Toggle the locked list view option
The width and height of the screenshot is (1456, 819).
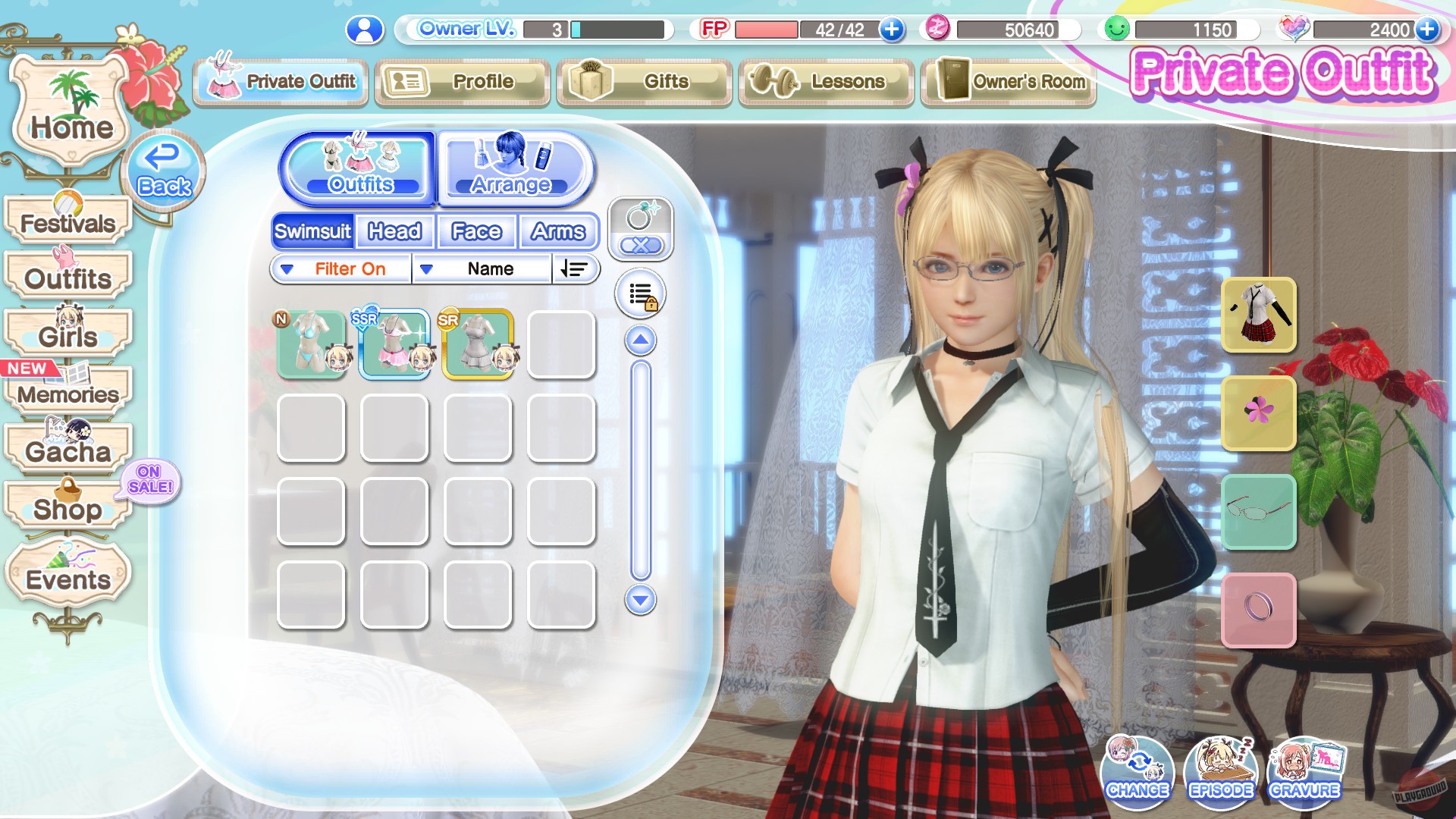click(x=641, y=293)
